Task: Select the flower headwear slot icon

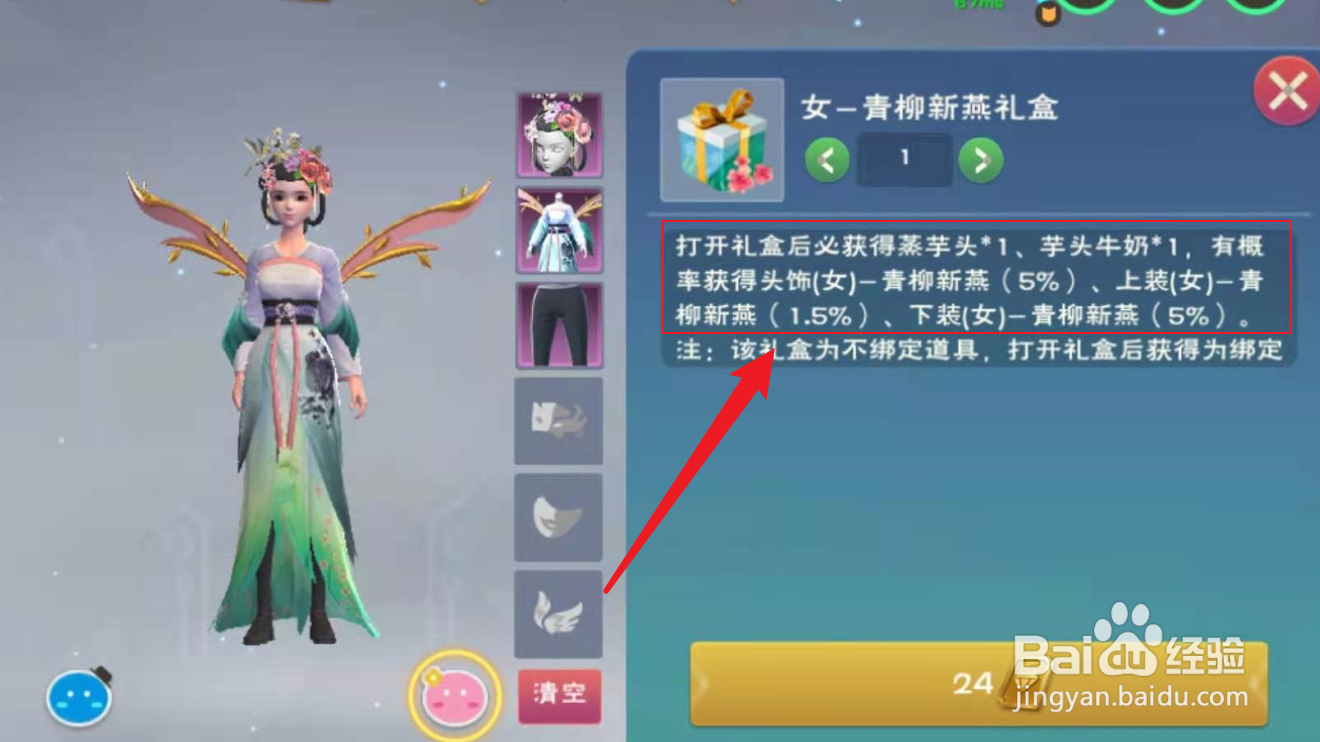Action: [x=558, y=134]
